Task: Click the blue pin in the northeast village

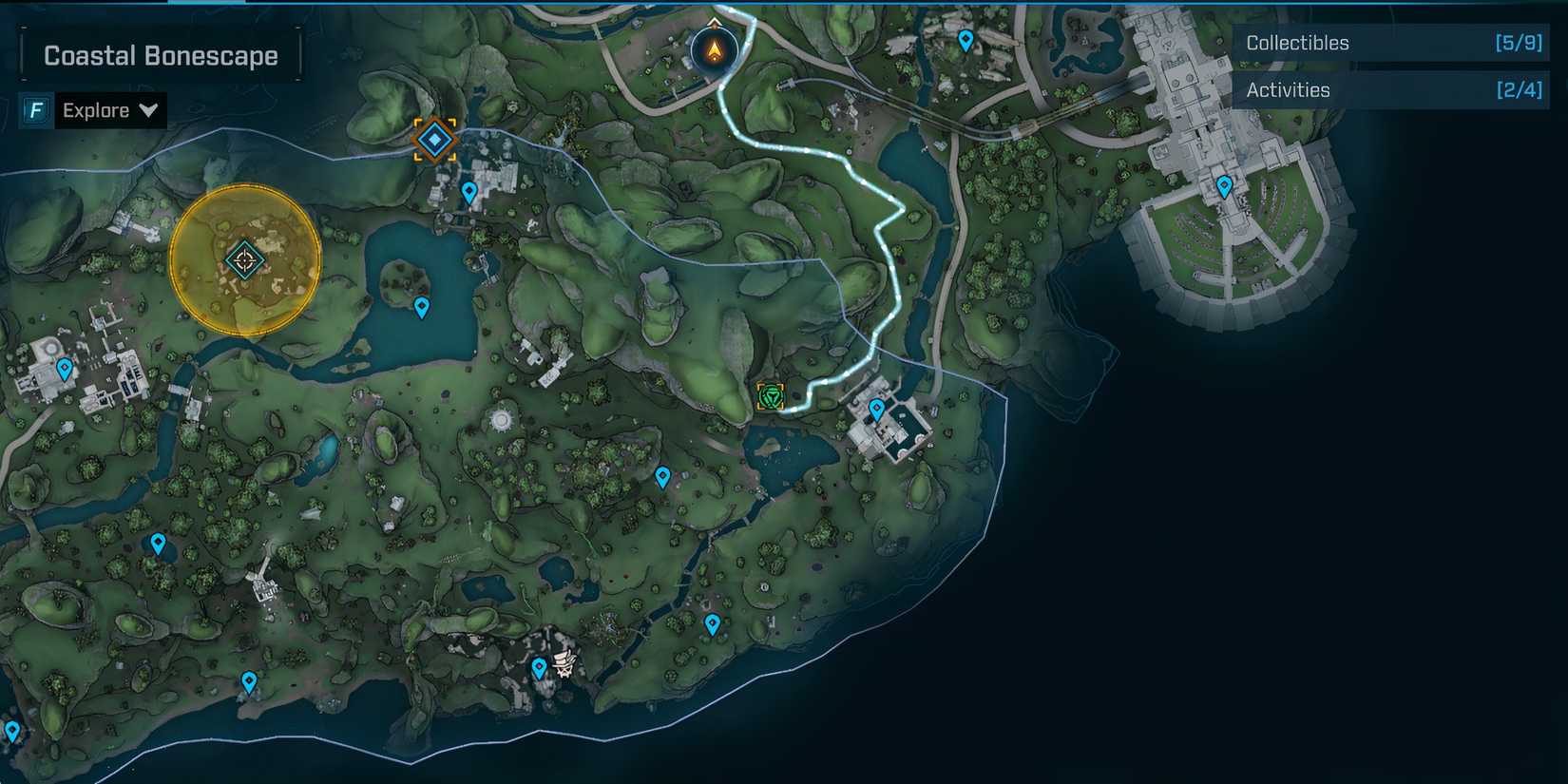Action: click(966, 39)
